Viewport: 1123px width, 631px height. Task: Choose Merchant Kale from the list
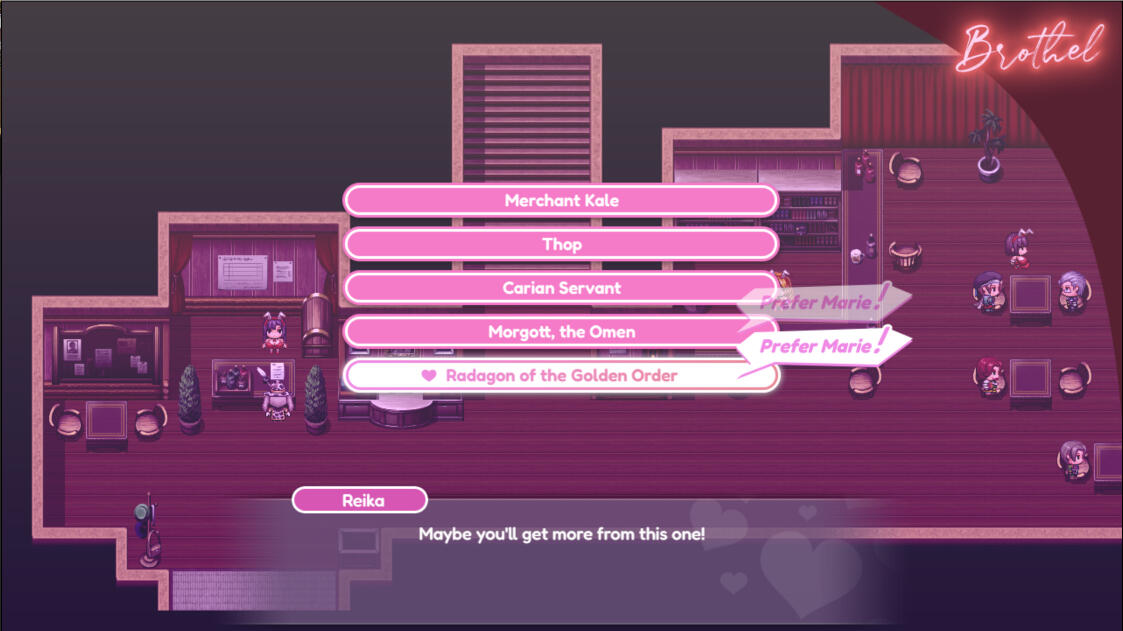560,200
